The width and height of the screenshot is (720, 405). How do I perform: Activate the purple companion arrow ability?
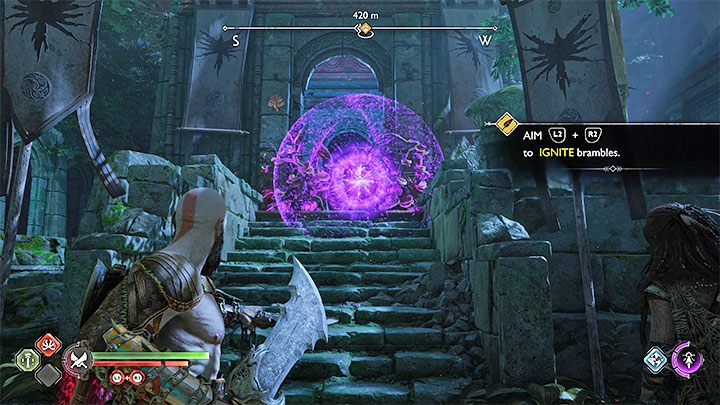point(688,360)
